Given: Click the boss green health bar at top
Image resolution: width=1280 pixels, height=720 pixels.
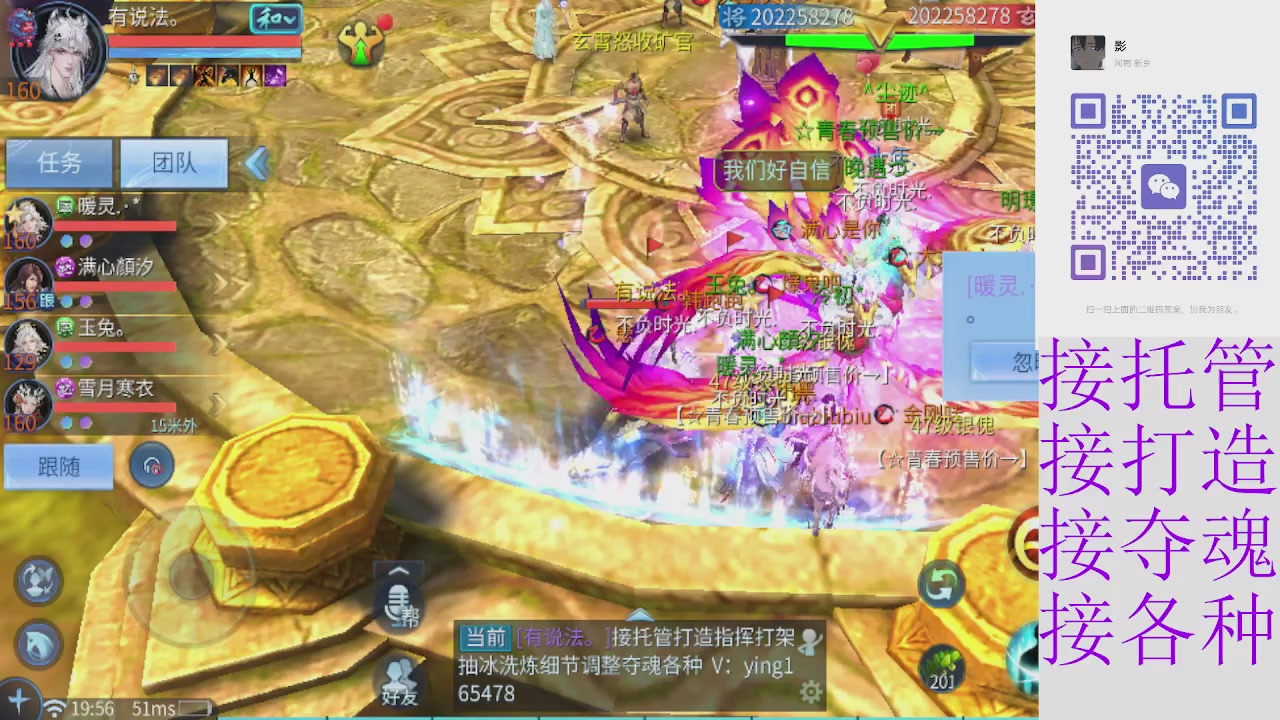Looking at the screenshot, I should coord(880,40).
